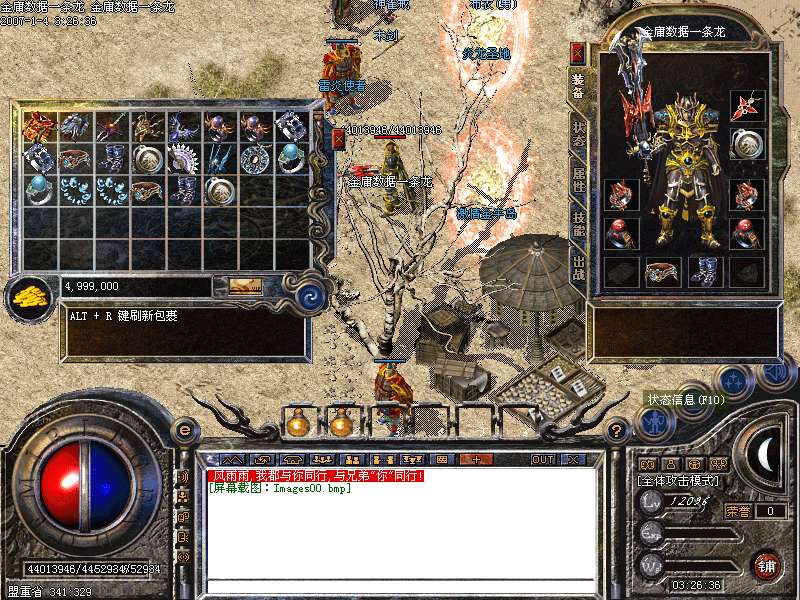Close the inventory bag window
Screen dimensions: 800x600
[x=338, y=137]
